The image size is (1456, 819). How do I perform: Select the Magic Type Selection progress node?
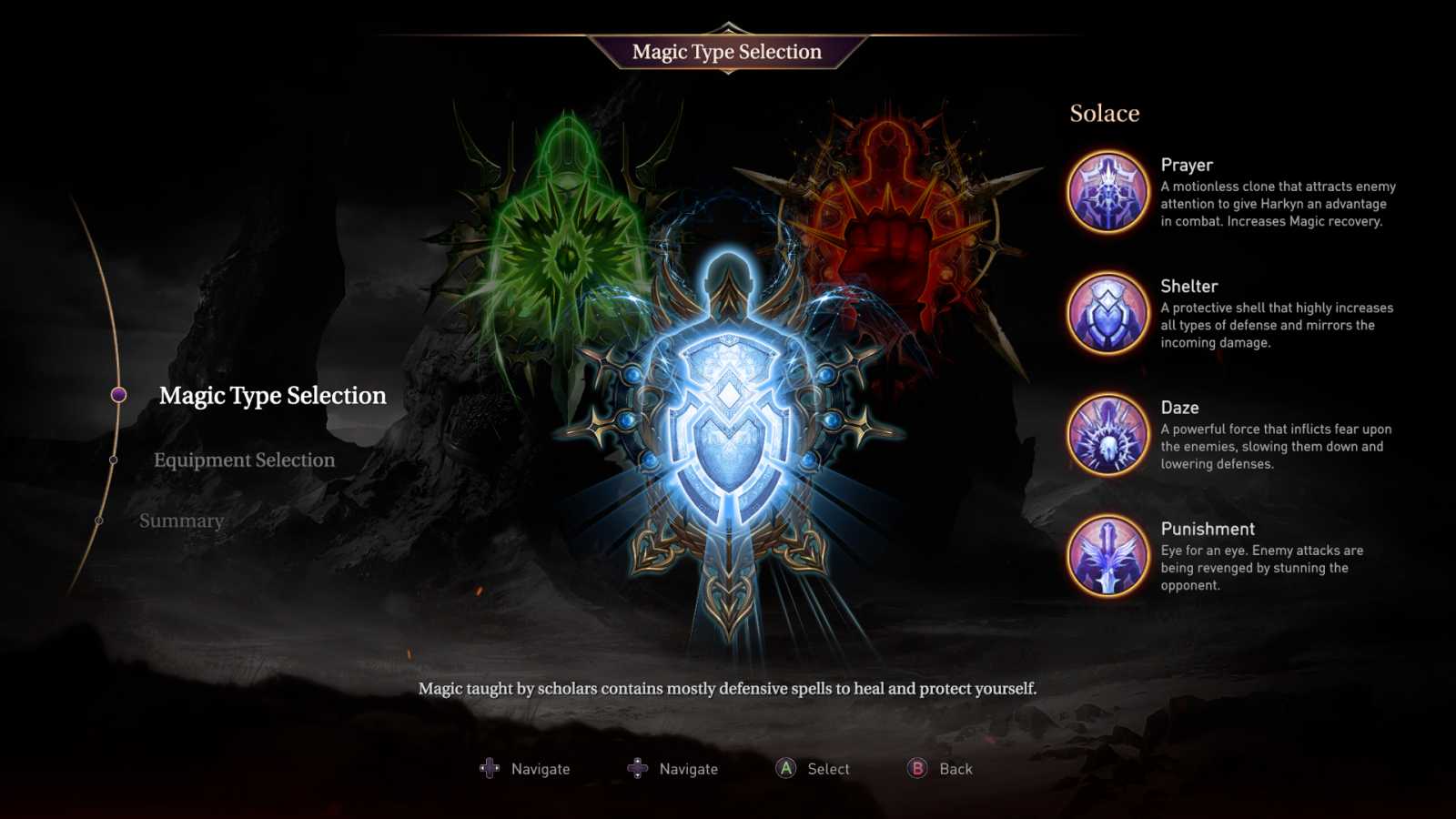pyautogui.click(x=119, y=395)
